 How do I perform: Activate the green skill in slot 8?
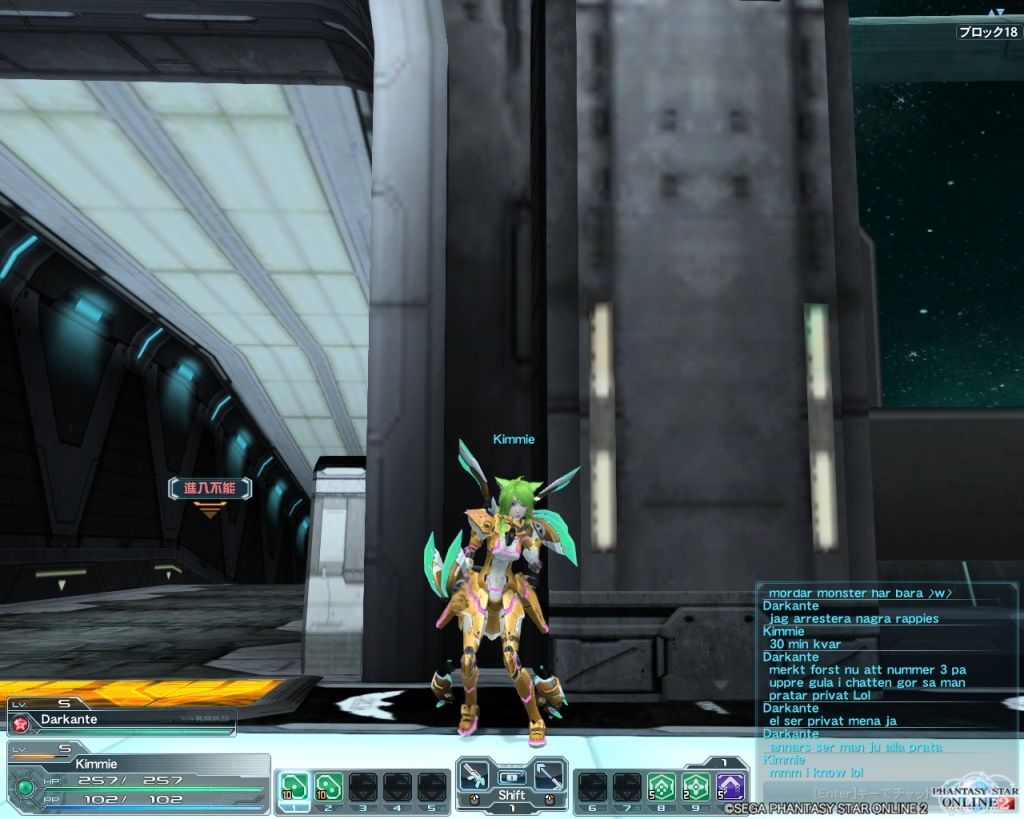point(661,786)
